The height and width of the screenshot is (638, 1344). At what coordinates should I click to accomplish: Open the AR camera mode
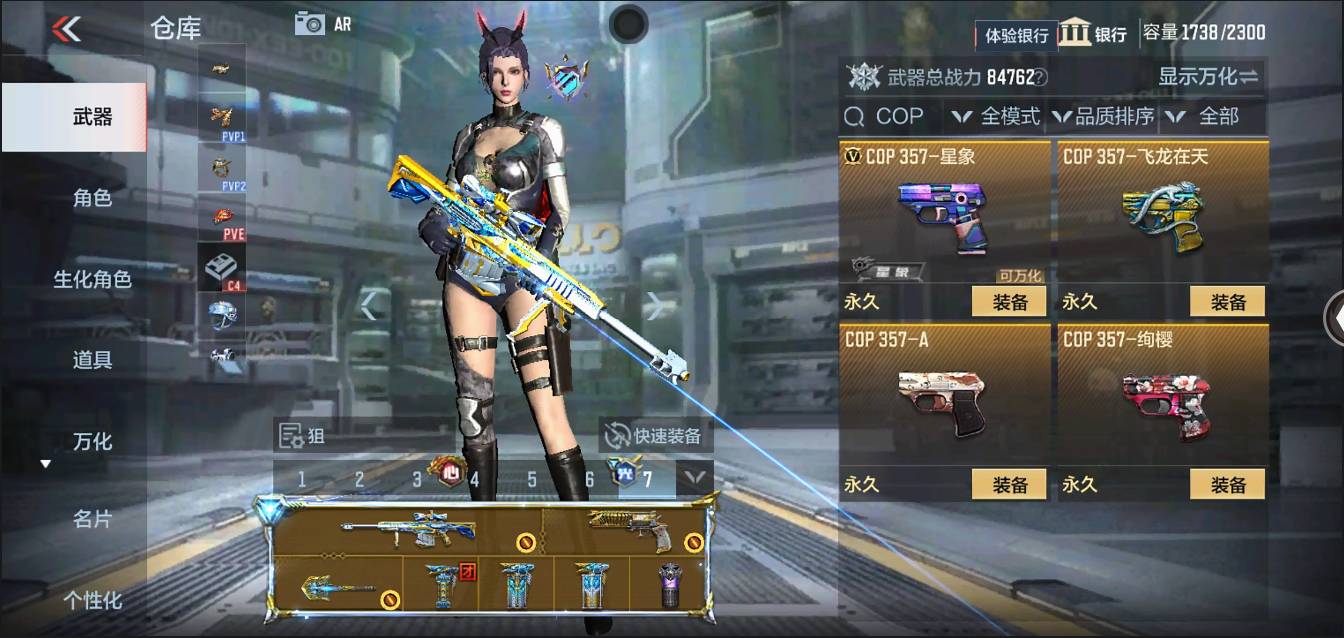click(322, 24)
